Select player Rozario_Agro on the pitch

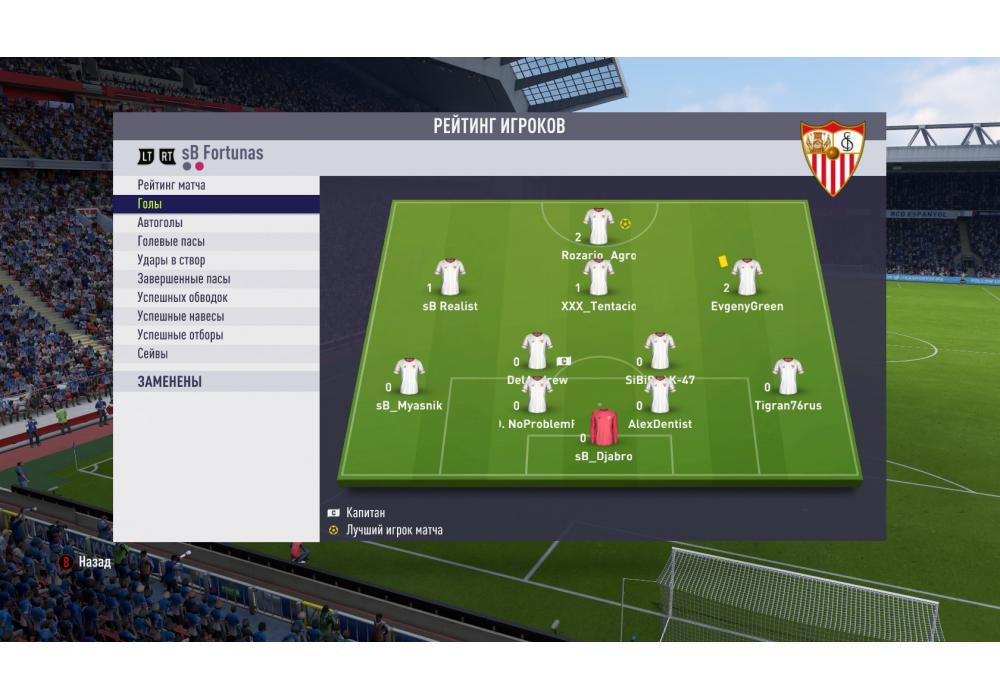coord(598,227)
